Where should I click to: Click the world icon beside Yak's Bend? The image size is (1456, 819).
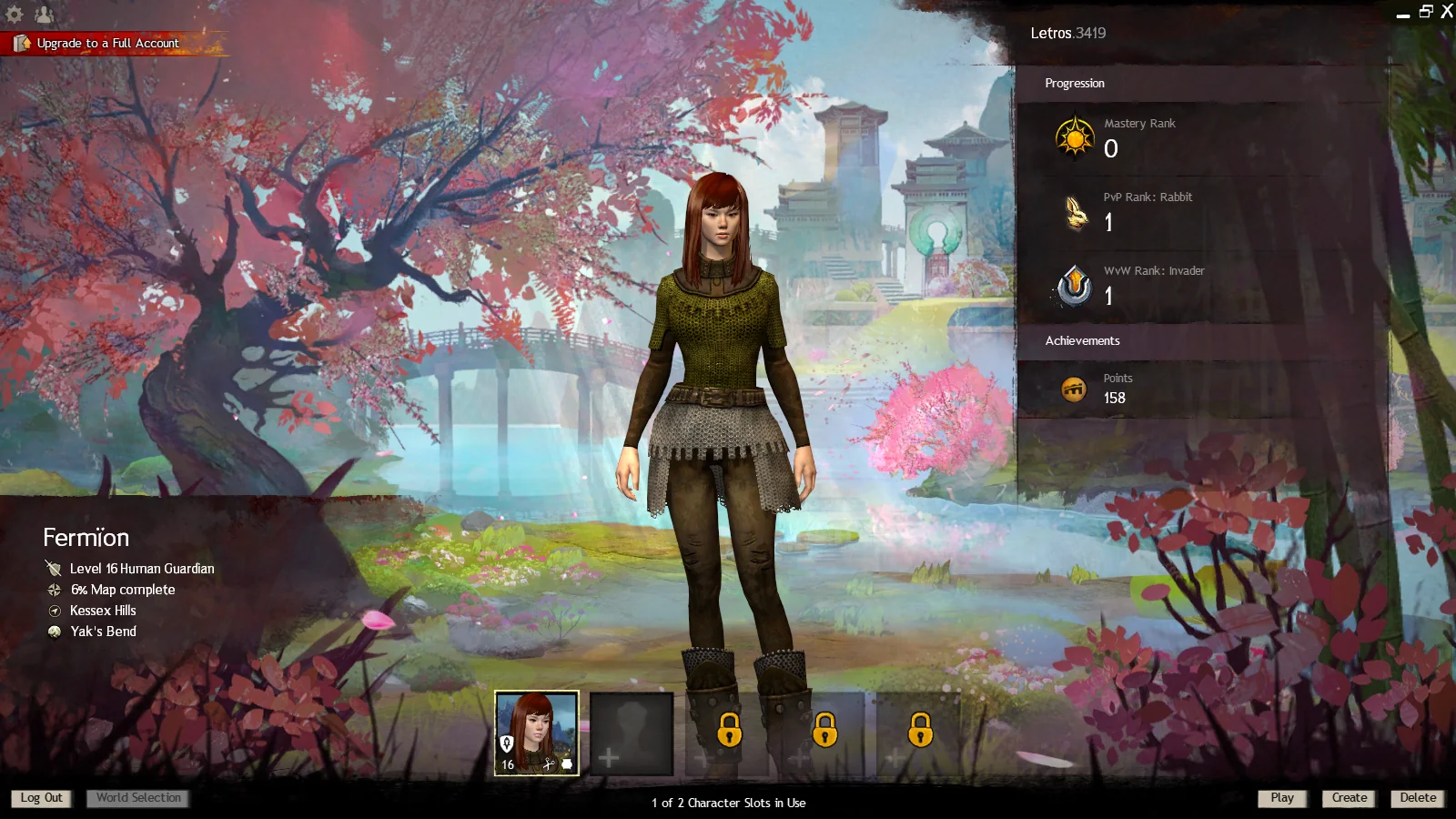pos(53,631)
